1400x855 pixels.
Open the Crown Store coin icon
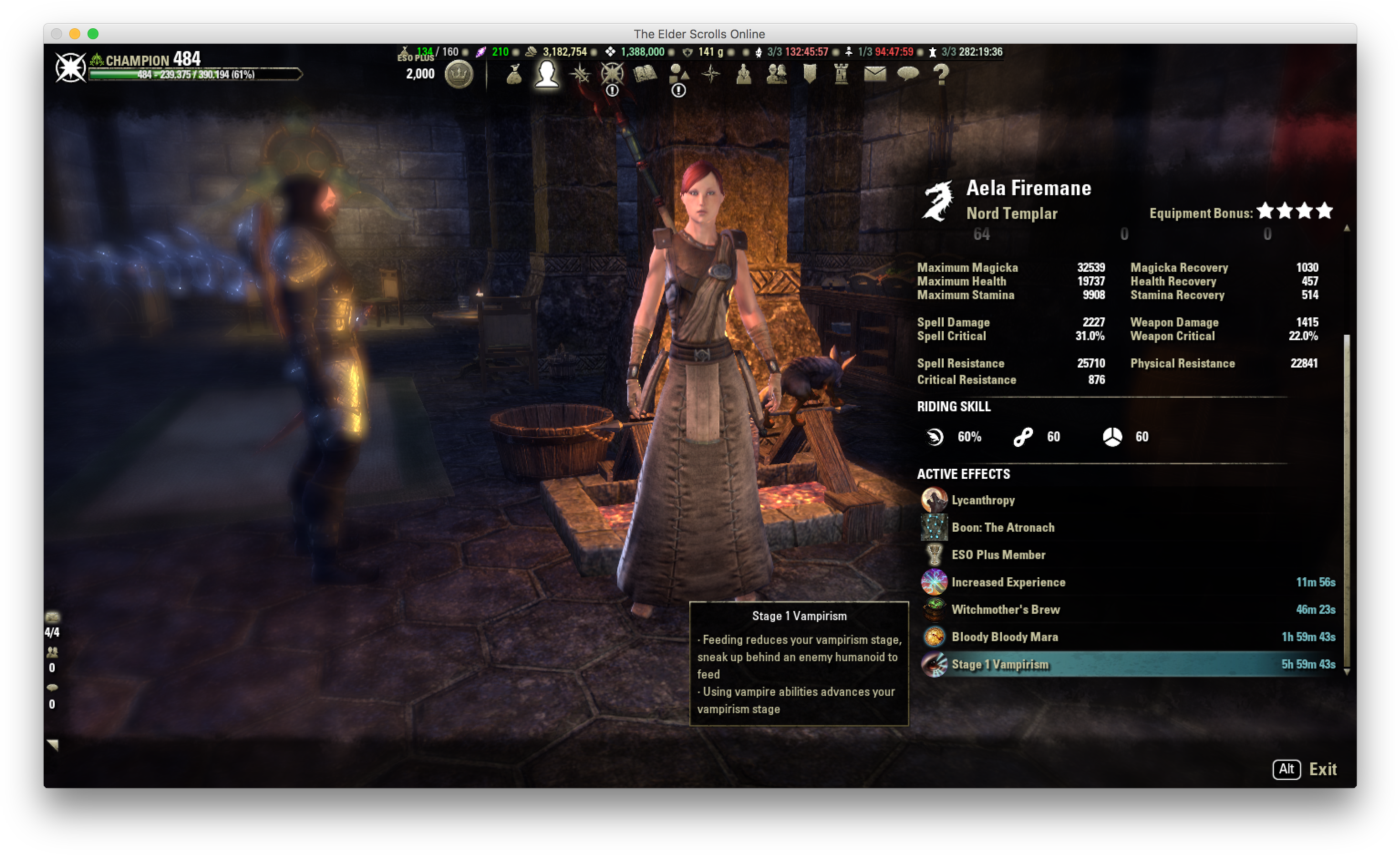[459, 74]
